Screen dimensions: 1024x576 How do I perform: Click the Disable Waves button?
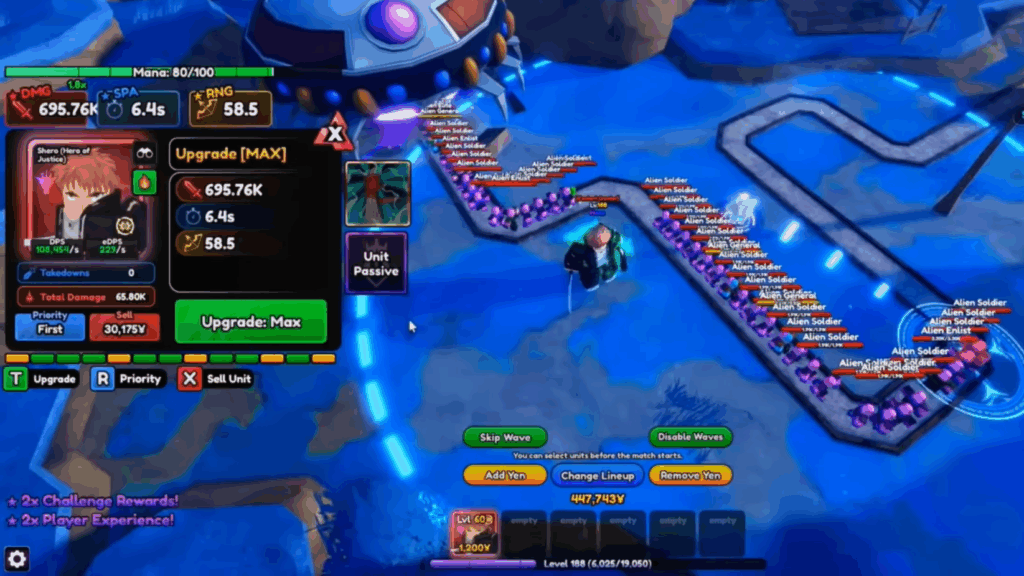[690, 438]
